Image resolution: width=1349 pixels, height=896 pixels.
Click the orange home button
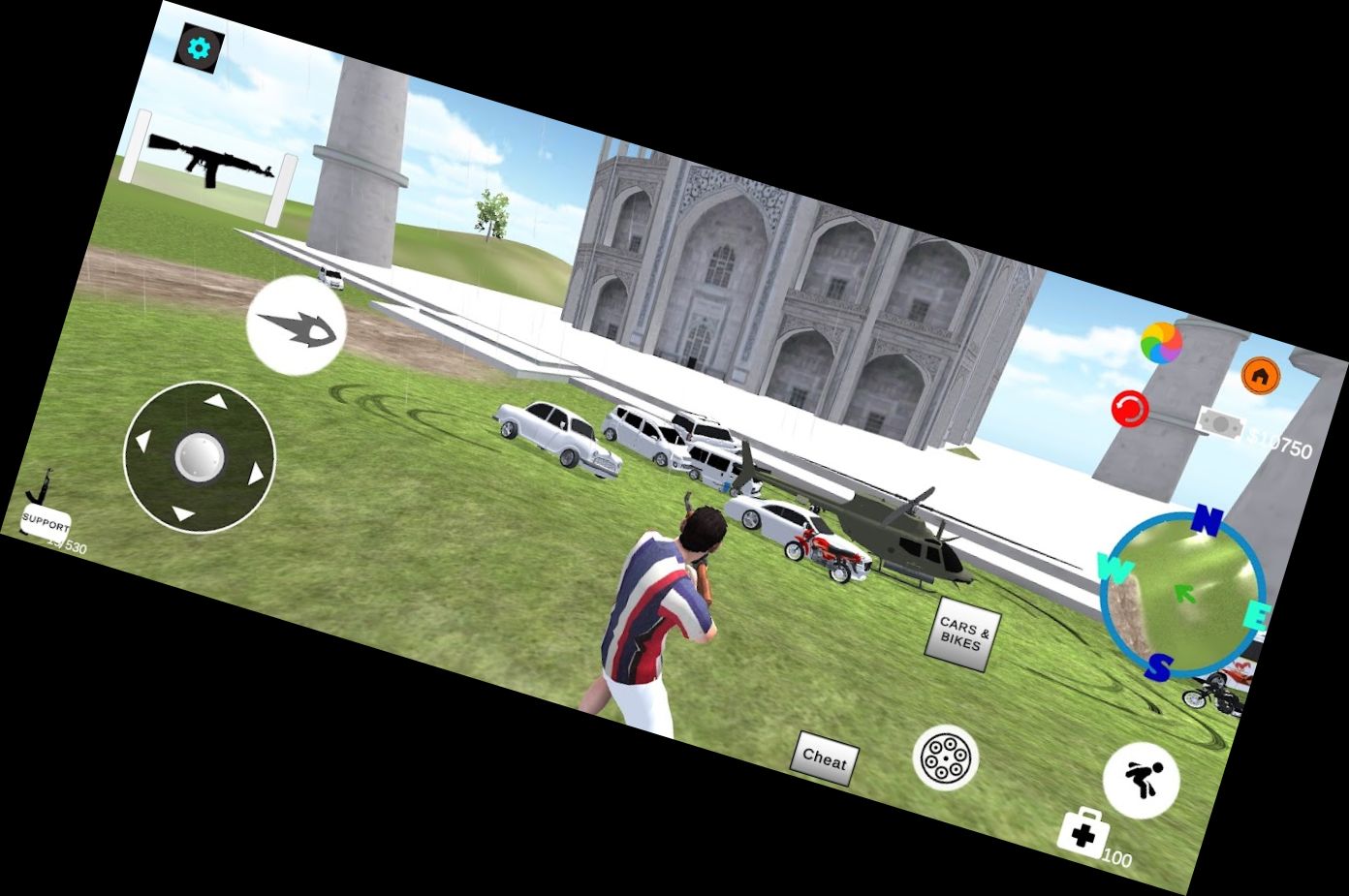1260,376
